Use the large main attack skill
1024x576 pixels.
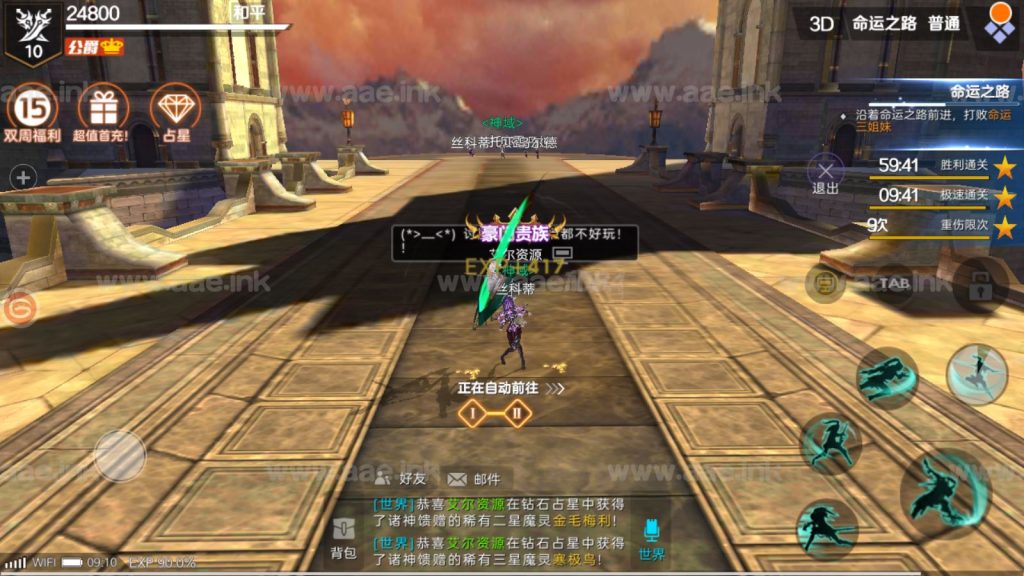click(x=945, y=490)
